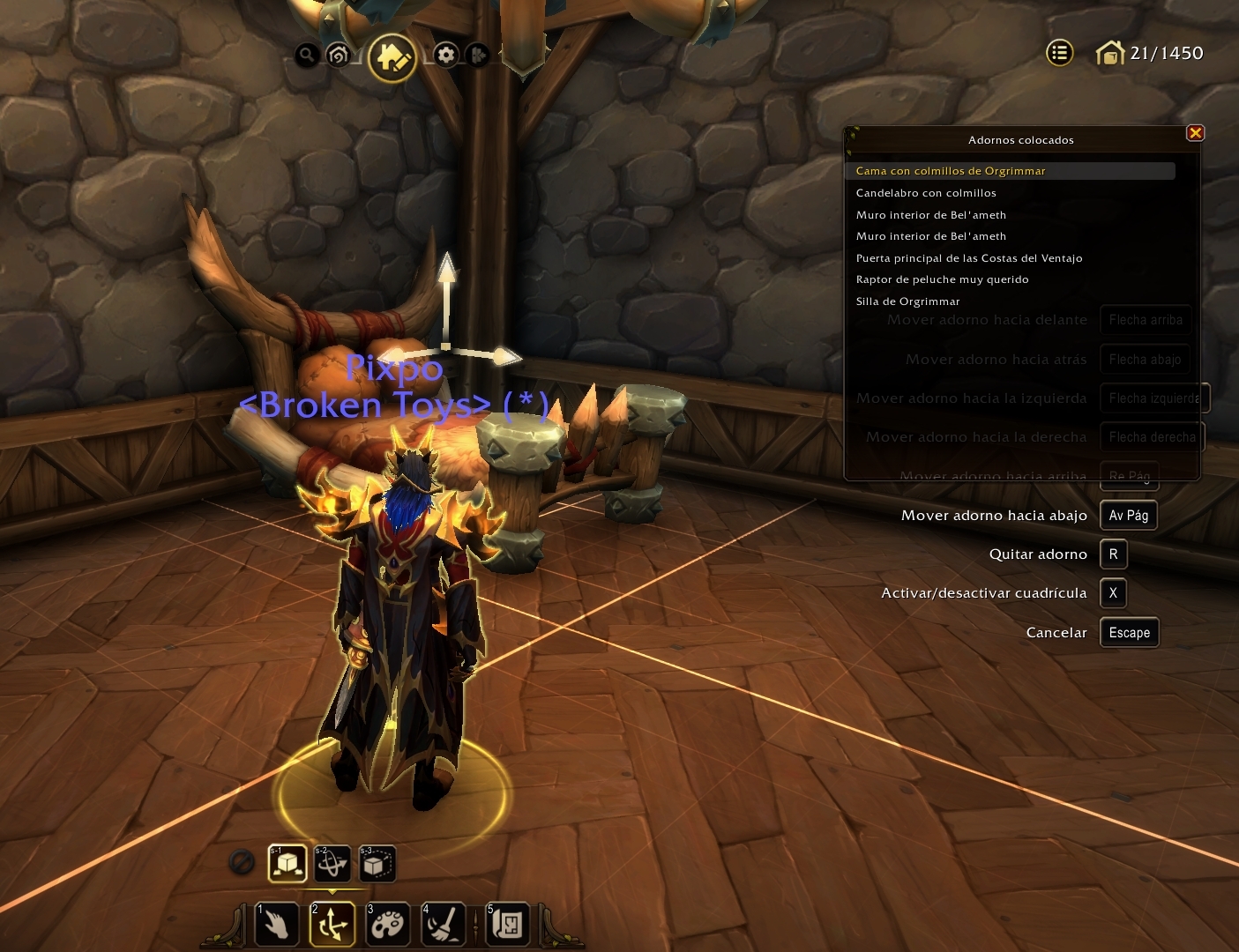Select the house edit mode button
The width and height of the screenshot is (1239, 952).
(x=392, y=58)
